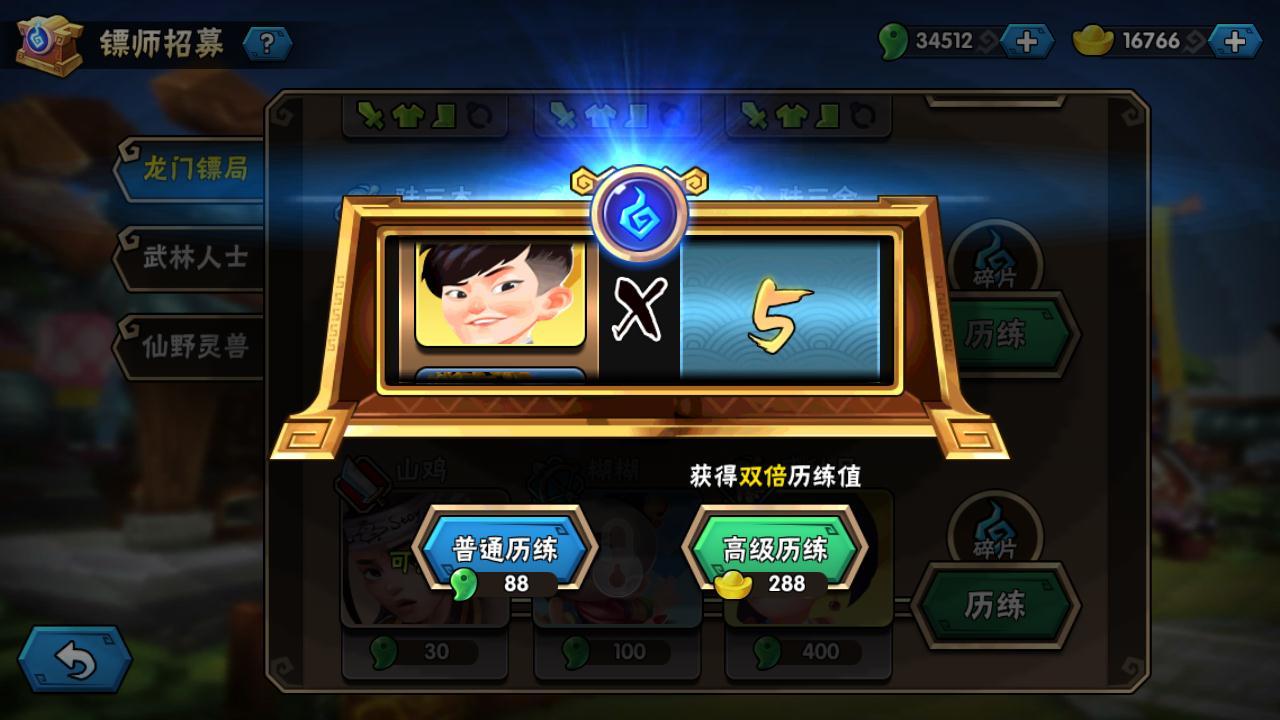Image resolution: width=1280 pixels, height=720 pixels.
Task: Add more green jade currency
Action: pos(1027,41)
